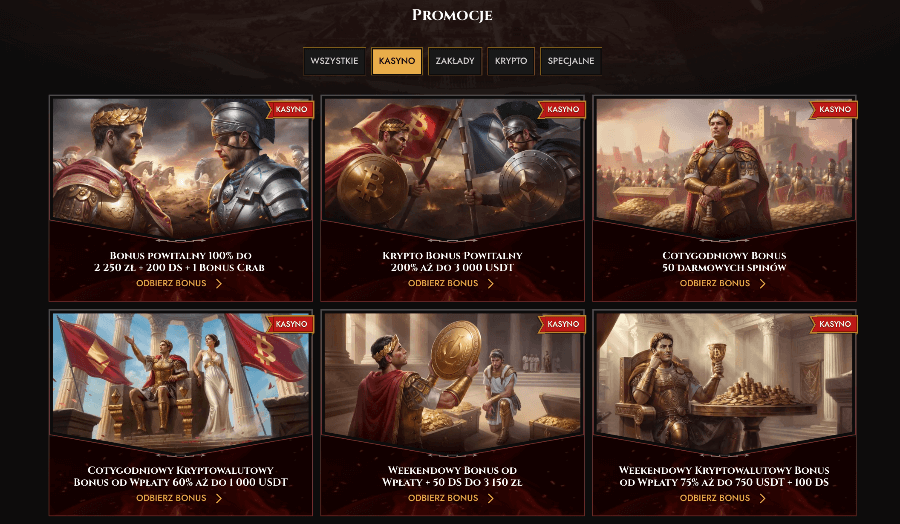Open the commander with gold chests promo image
900x524 pixels.
click(x=723, y=165)
